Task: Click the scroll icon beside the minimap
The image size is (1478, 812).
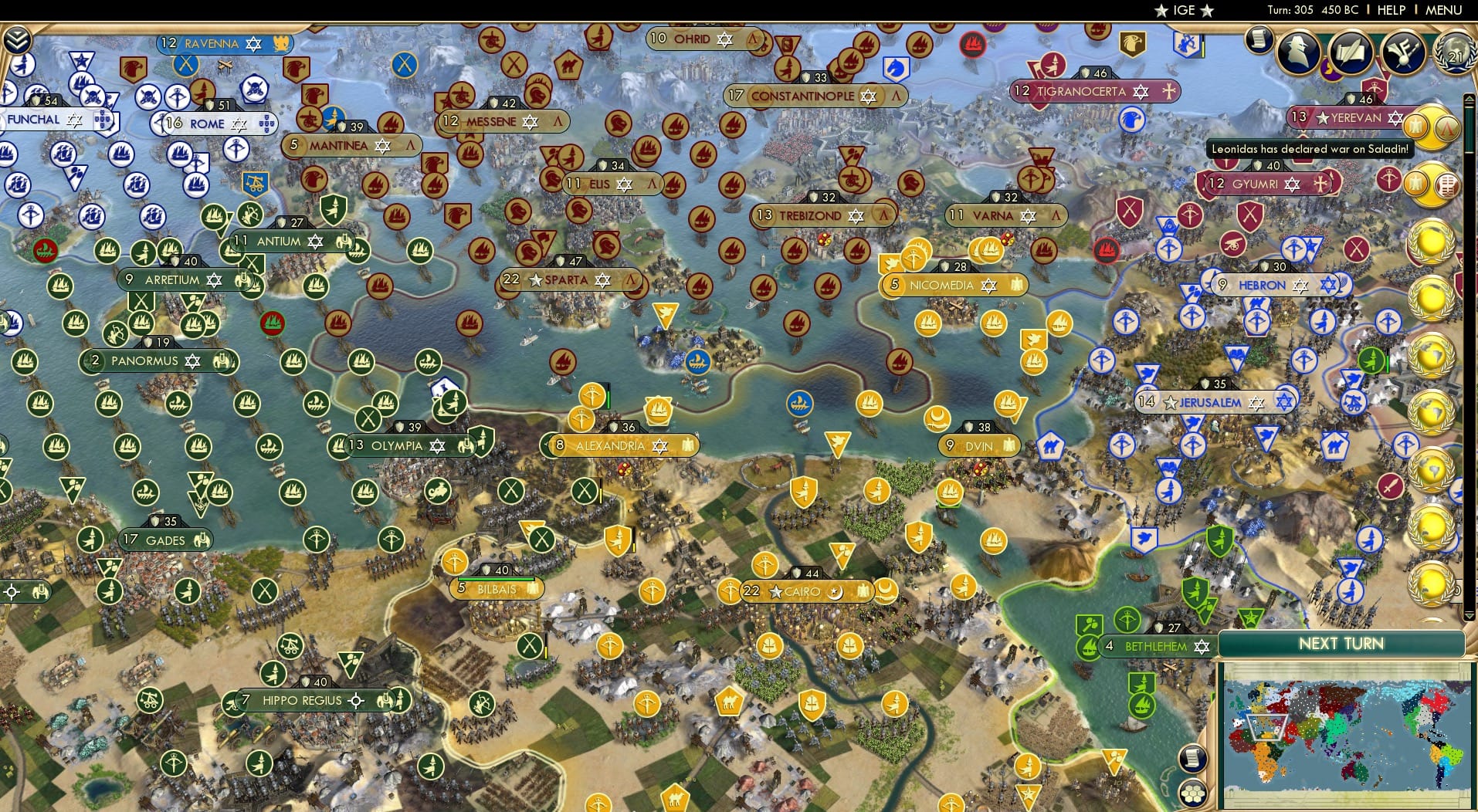Action: click(x=1192, y=759)
